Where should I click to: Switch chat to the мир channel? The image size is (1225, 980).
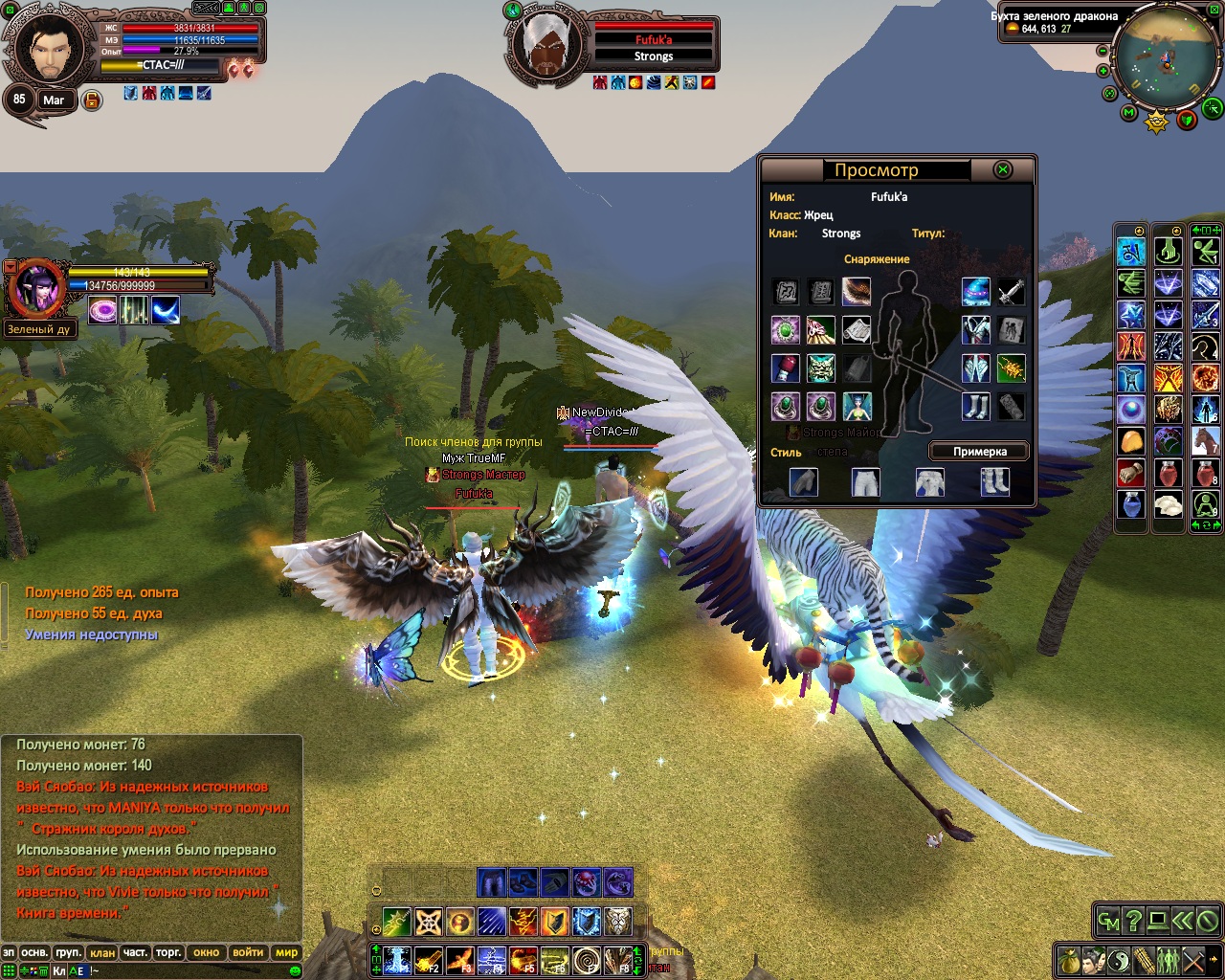pyautogui.click(x=286, y=953)
